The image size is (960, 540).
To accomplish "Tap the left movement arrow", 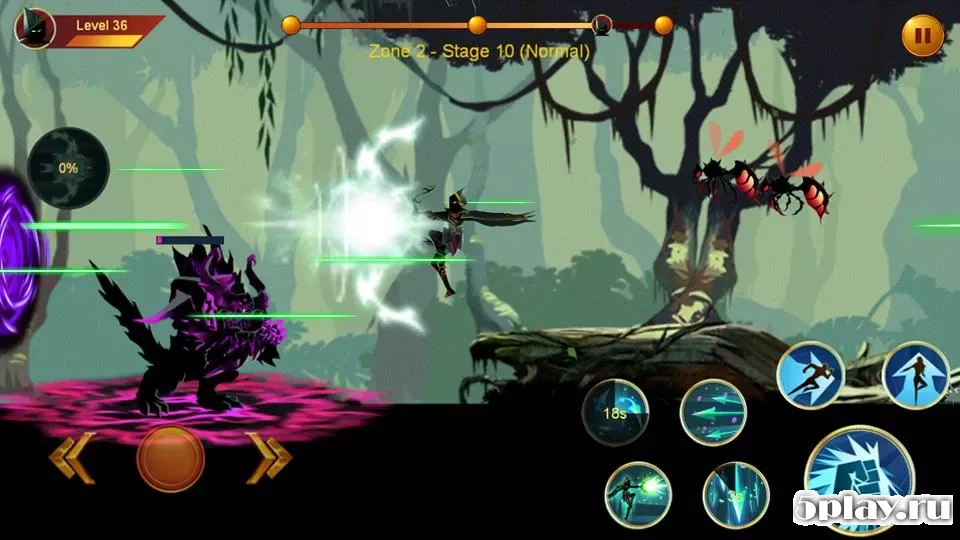I will point(73,459).
